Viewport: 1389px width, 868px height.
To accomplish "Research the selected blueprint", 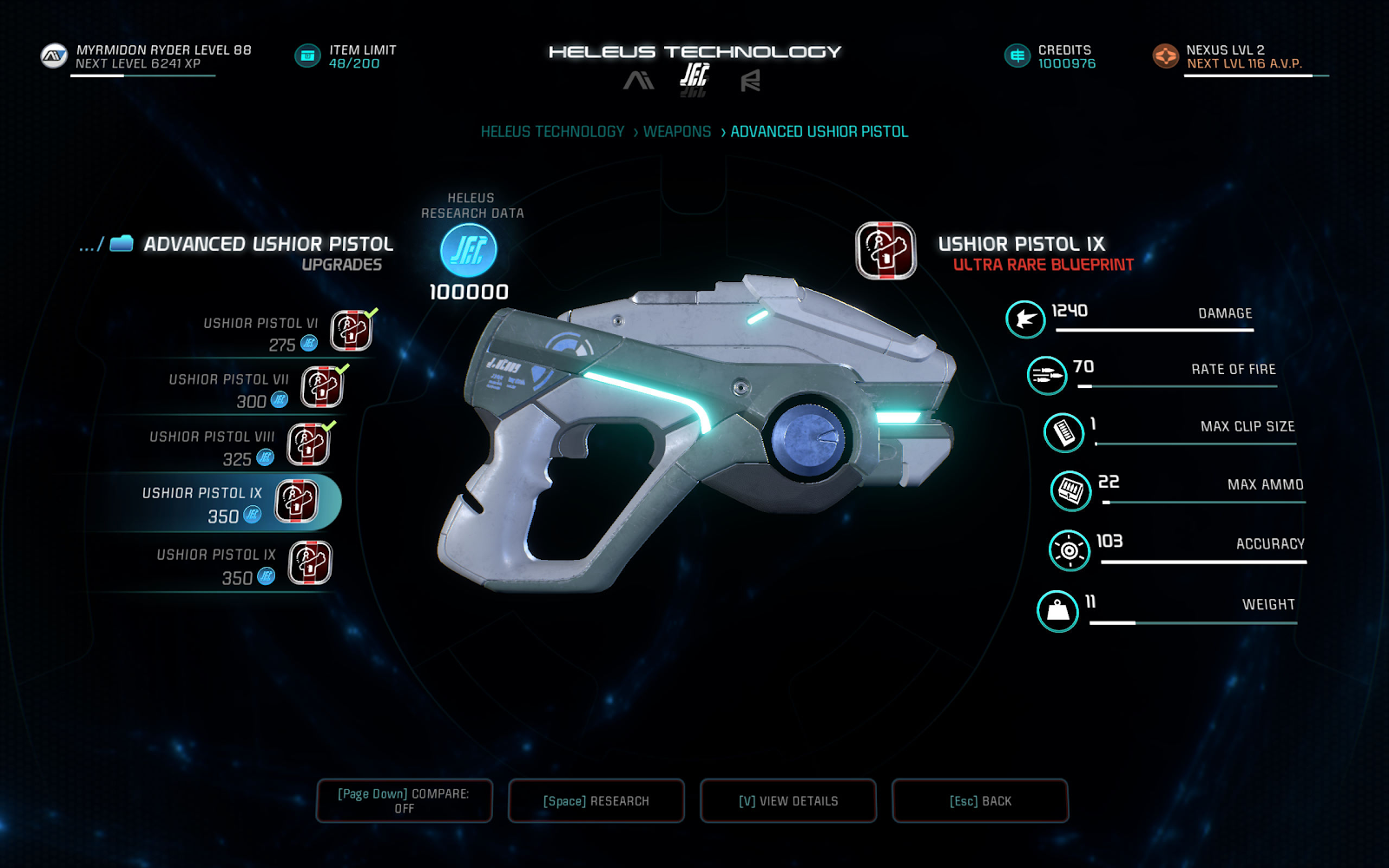I will tap(596, 800).
